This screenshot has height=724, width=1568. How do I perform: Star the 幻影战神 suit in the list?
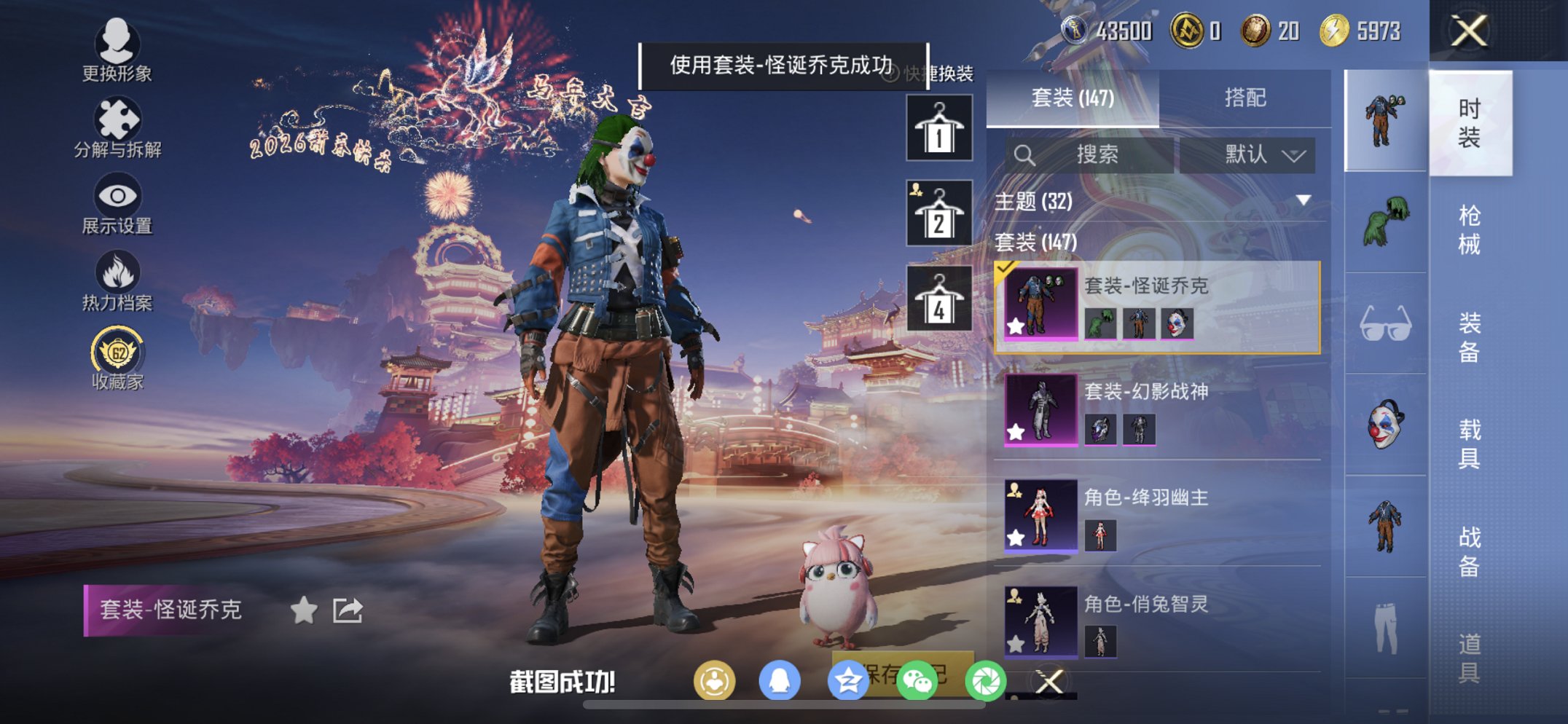point(1014,433)
